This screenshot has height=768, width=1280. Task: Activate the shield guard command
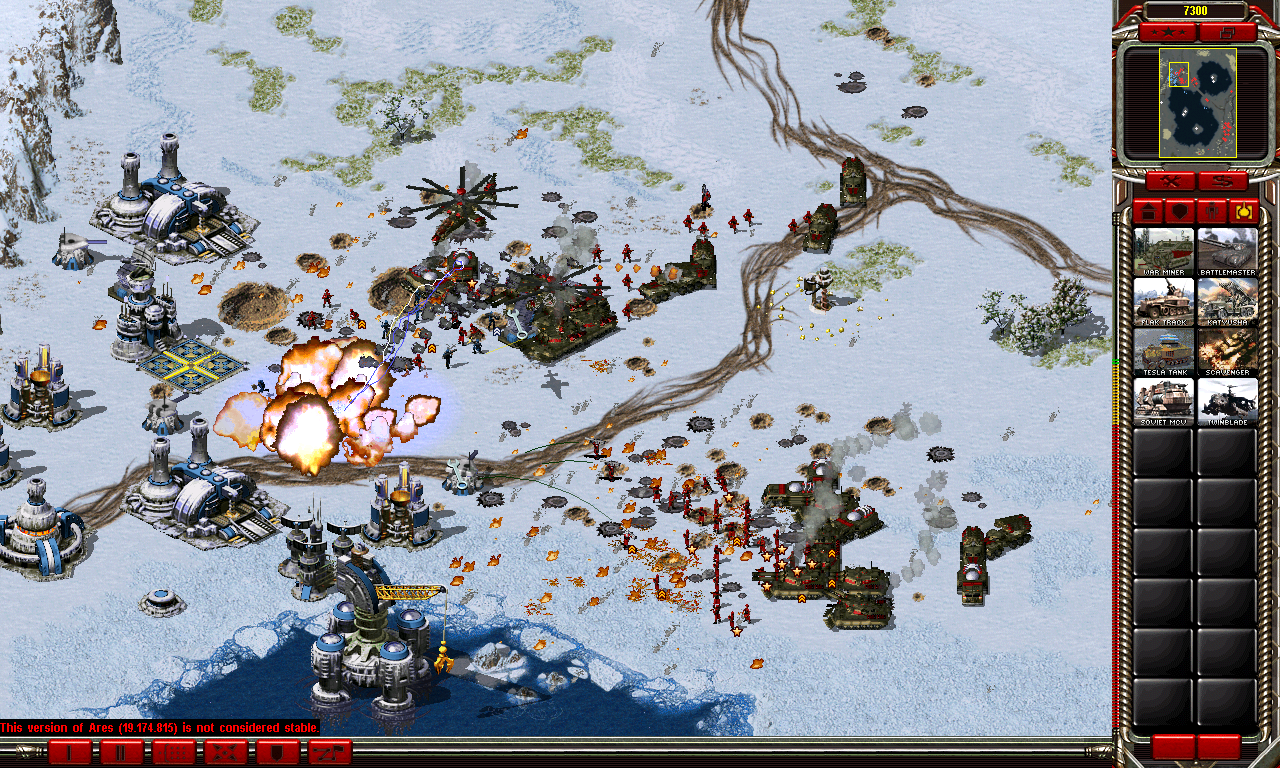click(x=277, y=753)
